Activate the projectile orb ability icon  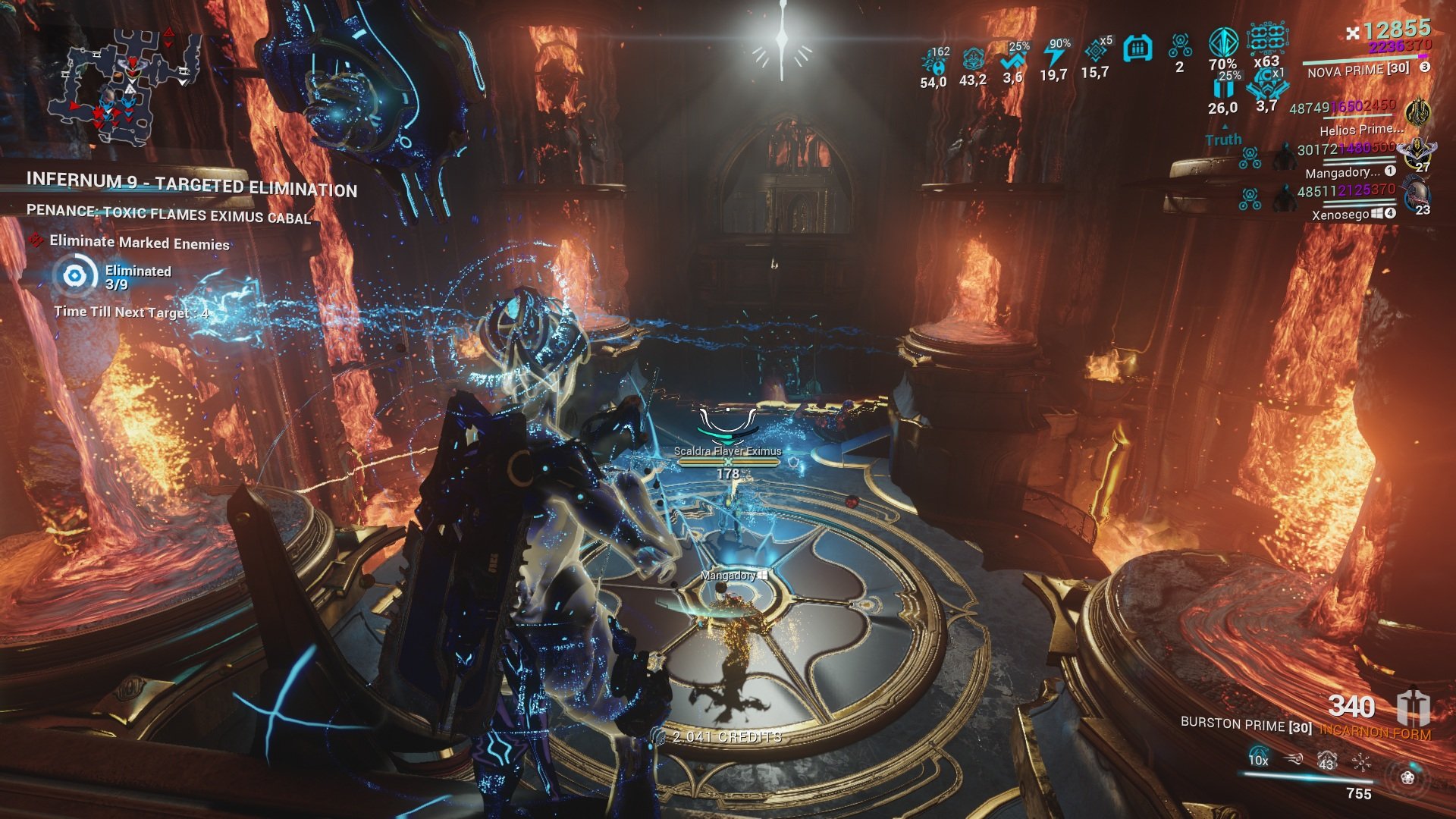click(1294, 758)
